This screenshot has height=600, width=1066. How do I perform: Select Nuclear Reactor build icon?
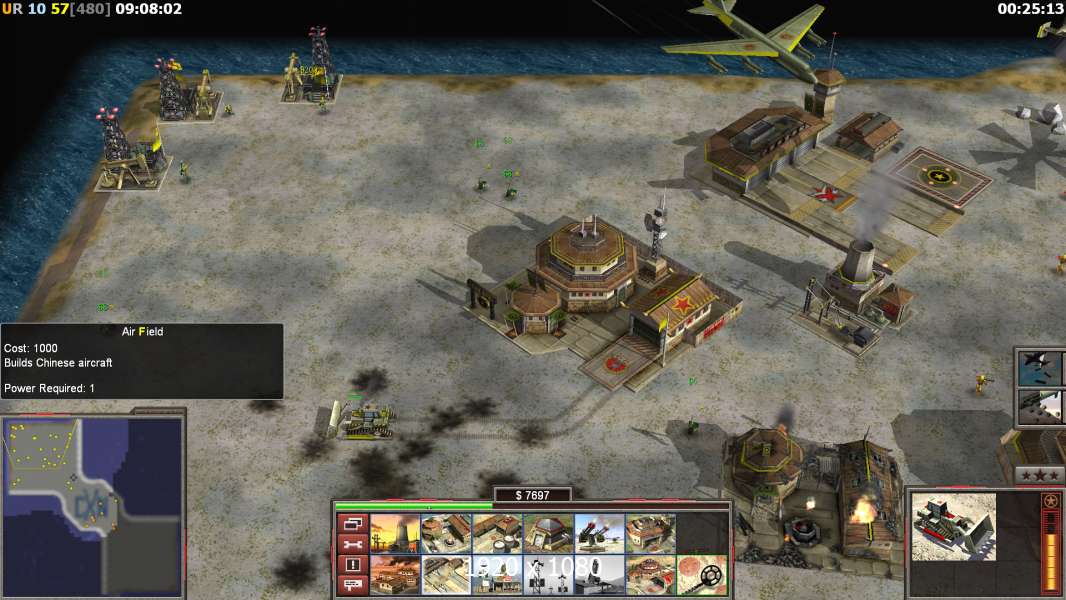tap(395, 533)
